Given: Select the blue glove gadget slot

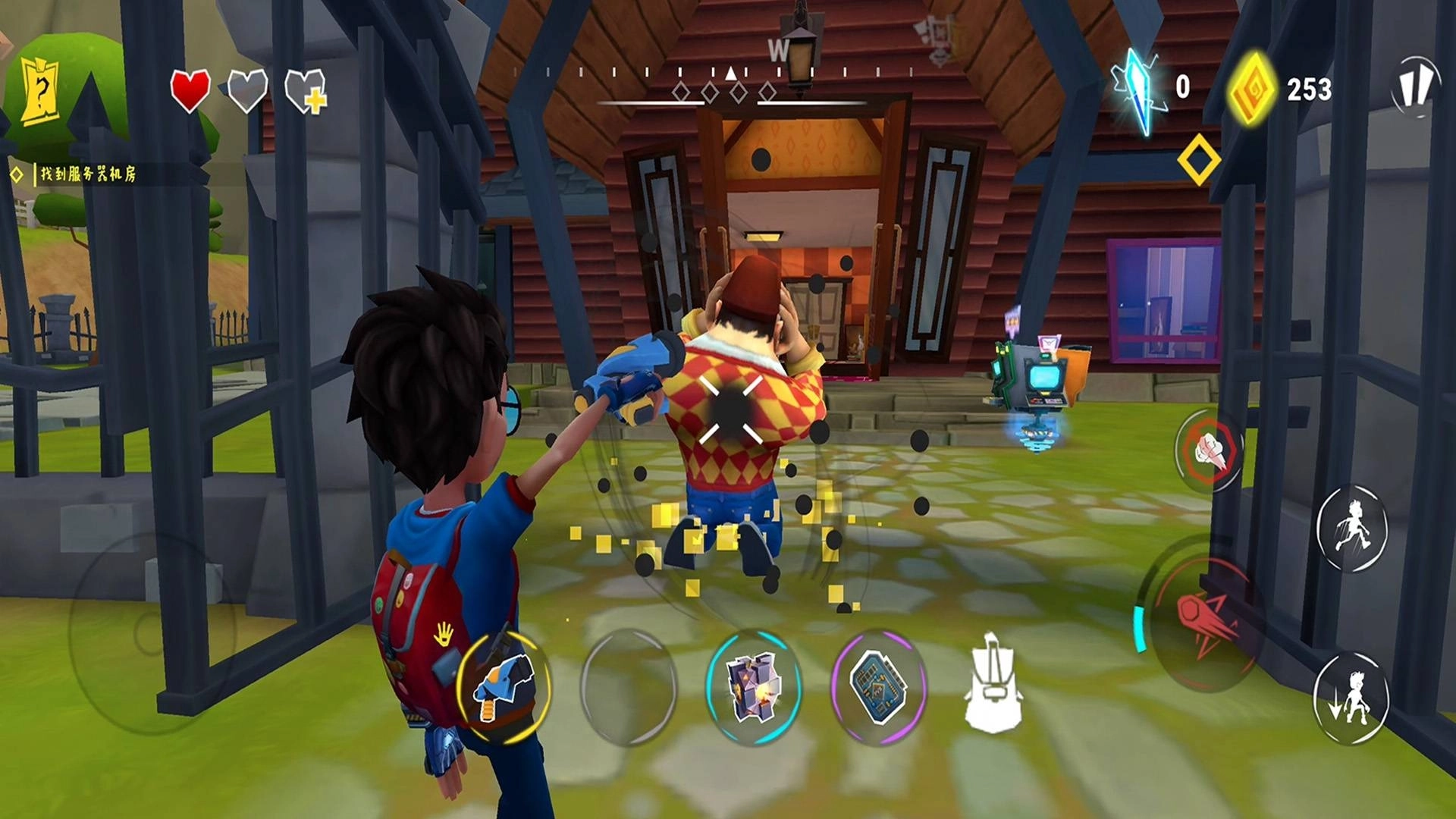Looking at the screenshot, I should pos(504,686).
